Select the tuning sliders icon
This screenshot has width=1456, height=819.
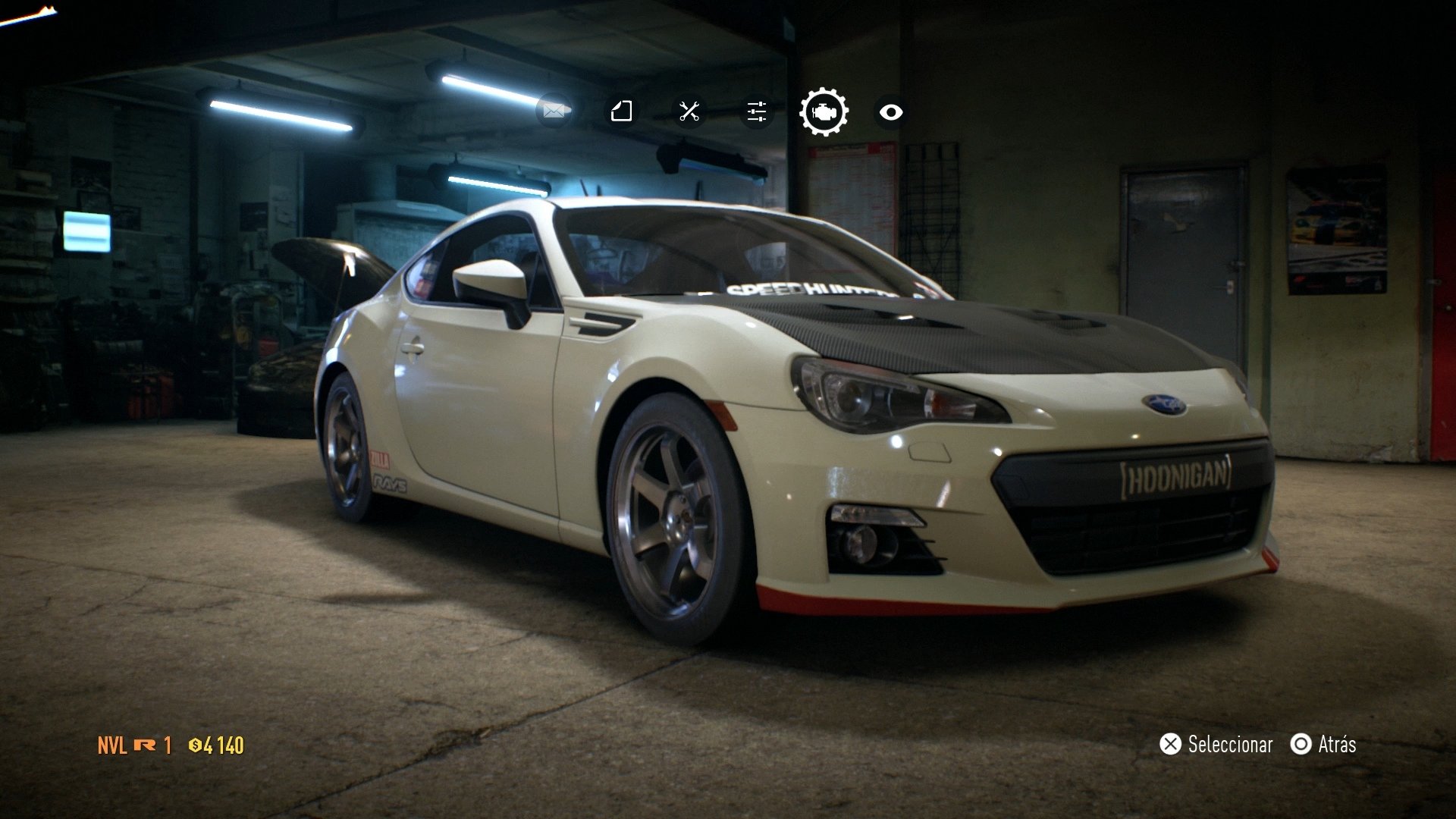coord(755,111)
